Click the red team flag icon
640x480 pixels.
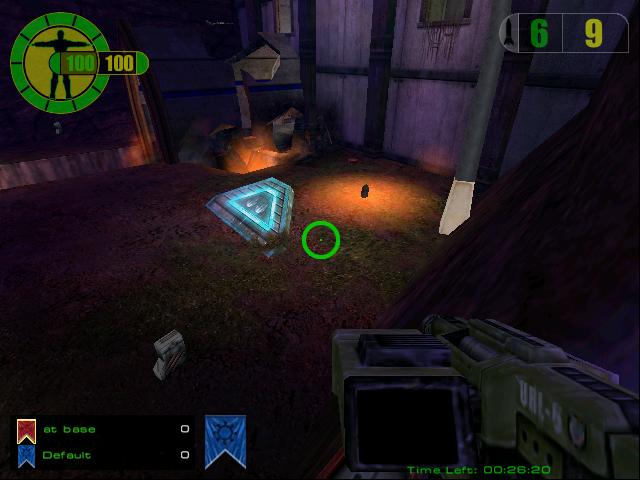click(x=26, y=430)
